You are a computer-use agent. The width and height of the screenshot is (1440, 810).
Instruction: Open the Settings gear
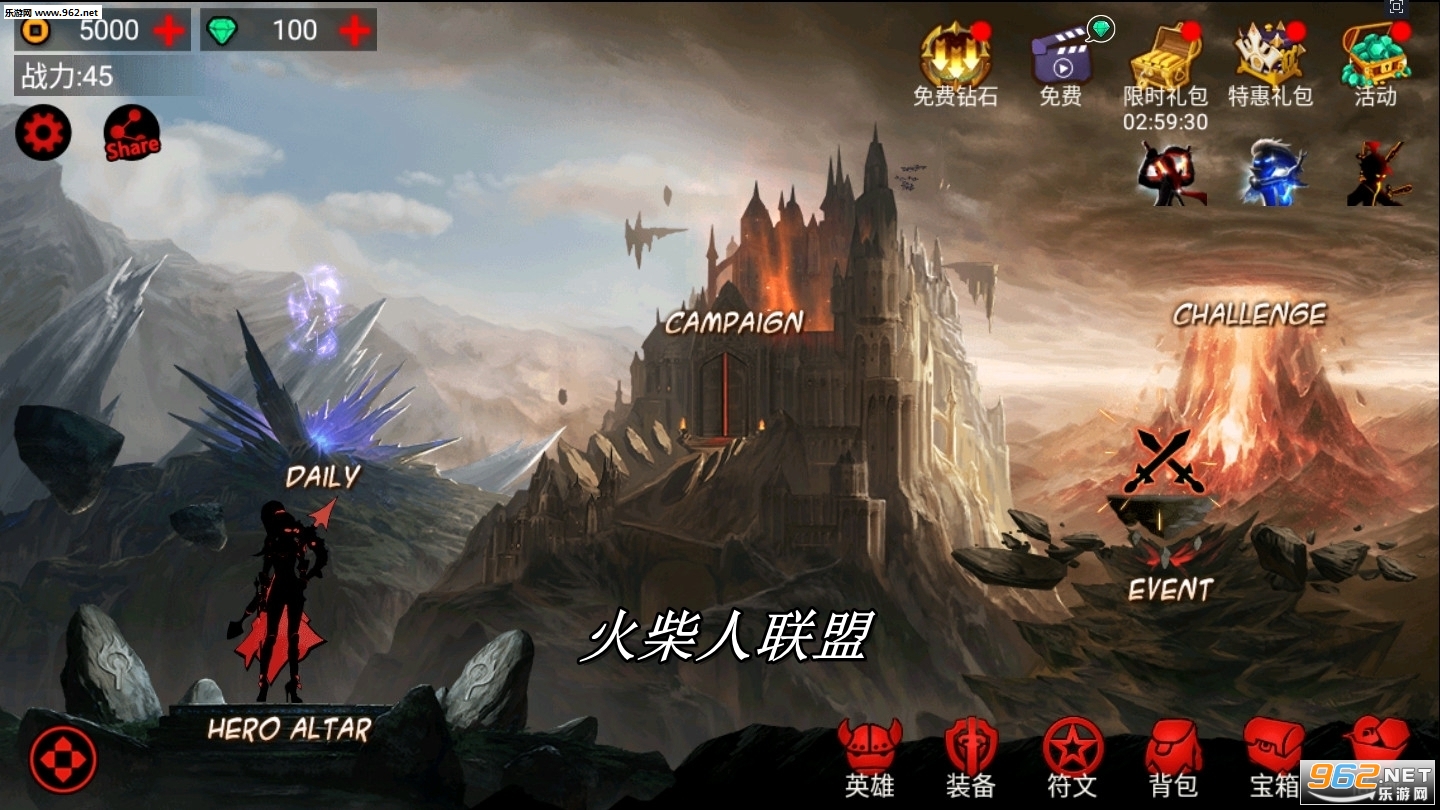pos(41,131)
